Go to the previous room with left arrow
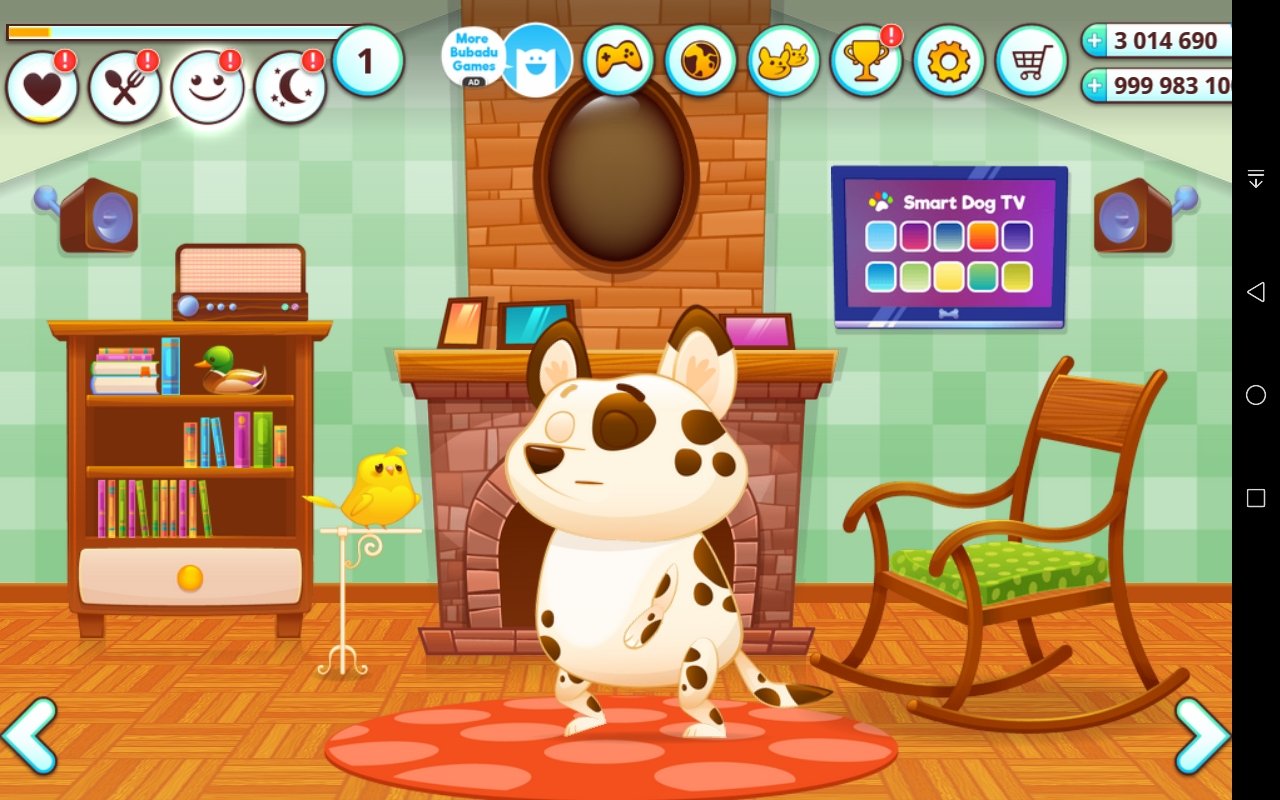Viewport: 1280px width, 800px height. [30, 735]
